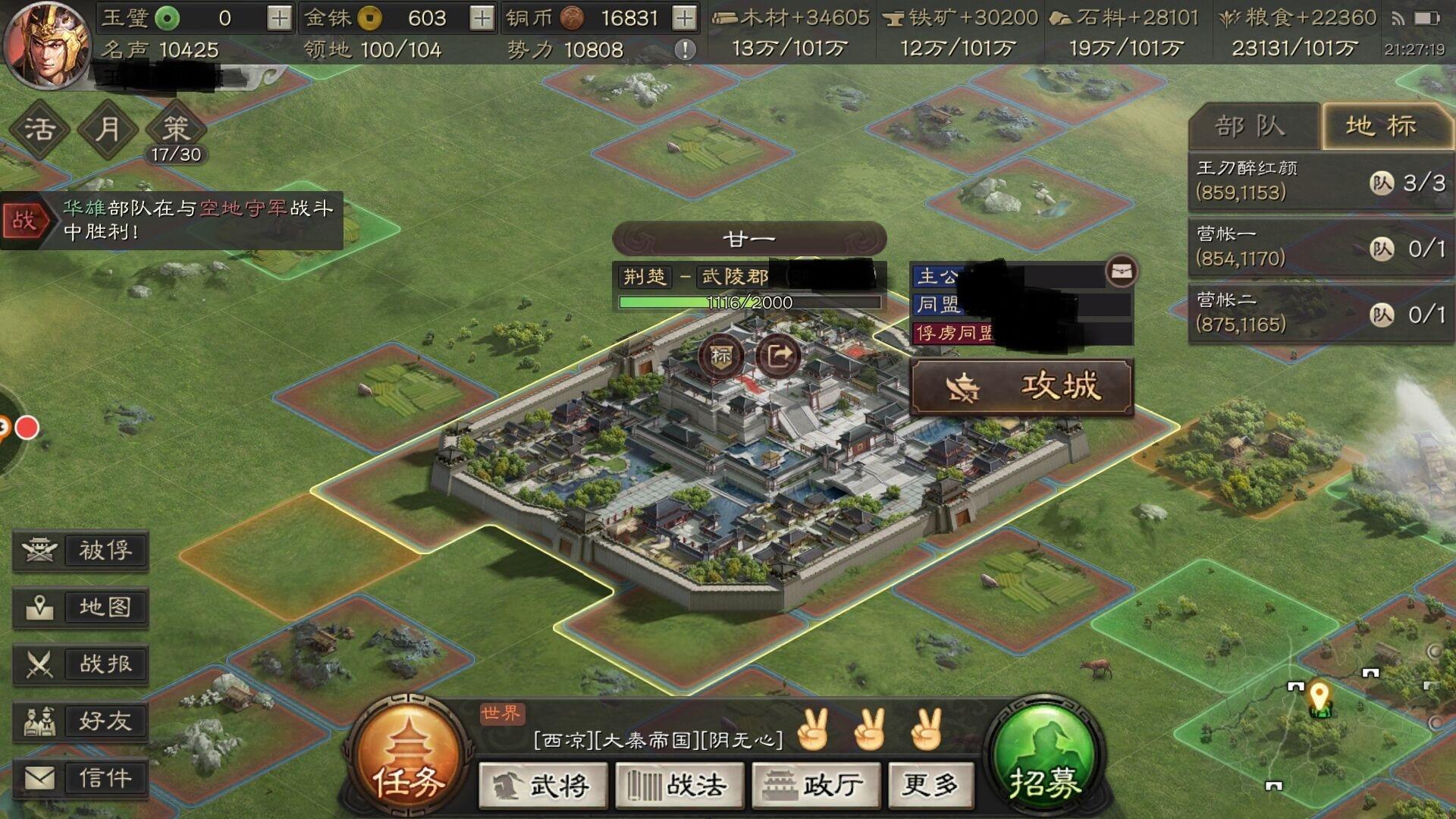Switch to the 地标 landmarks tab

tap(1389, 126)
